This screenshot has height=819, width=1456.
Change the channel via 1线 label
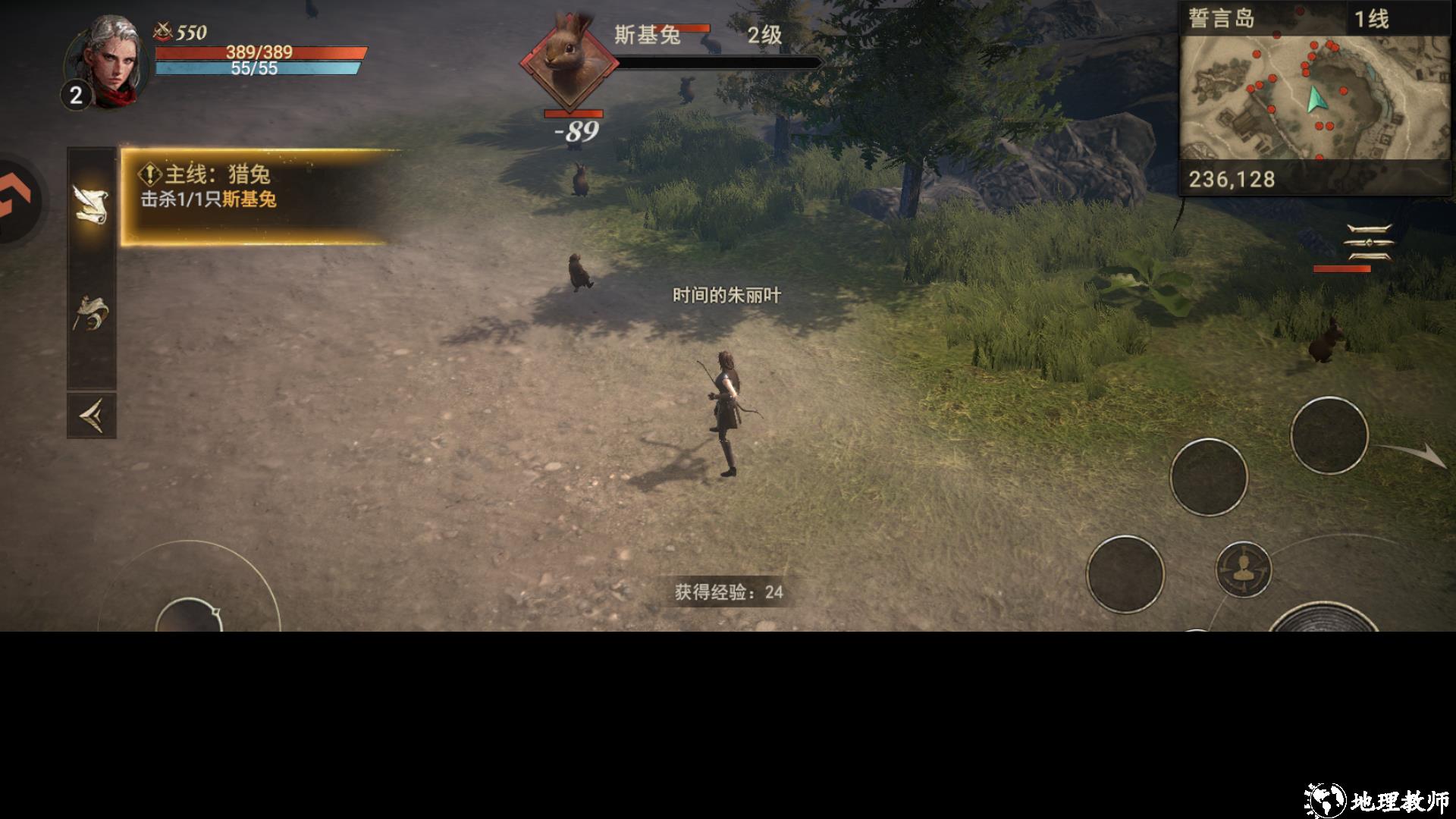(x=1371, y=19)
